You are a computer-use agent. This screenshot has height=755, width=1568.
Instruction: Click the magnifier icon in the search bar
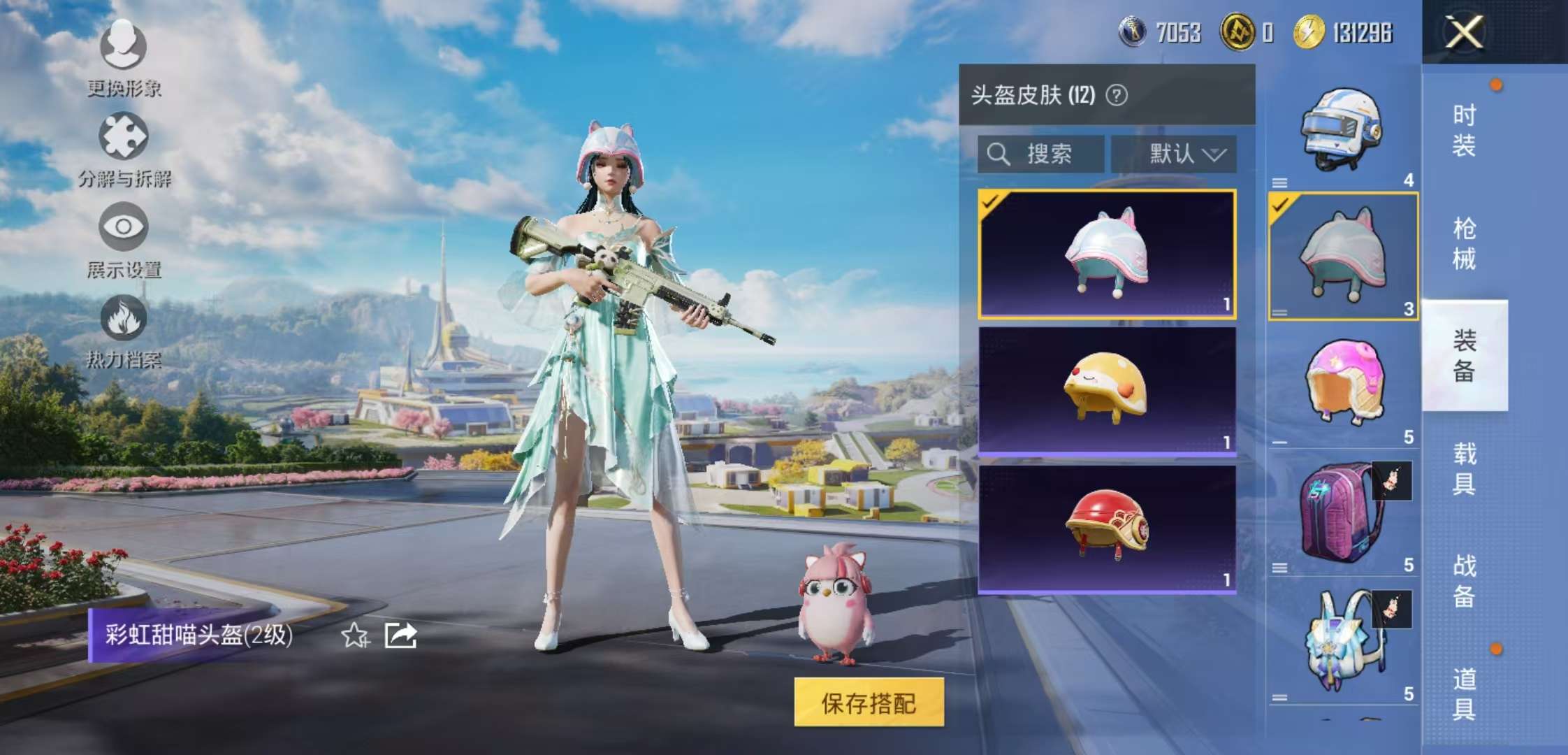point(998,154)
